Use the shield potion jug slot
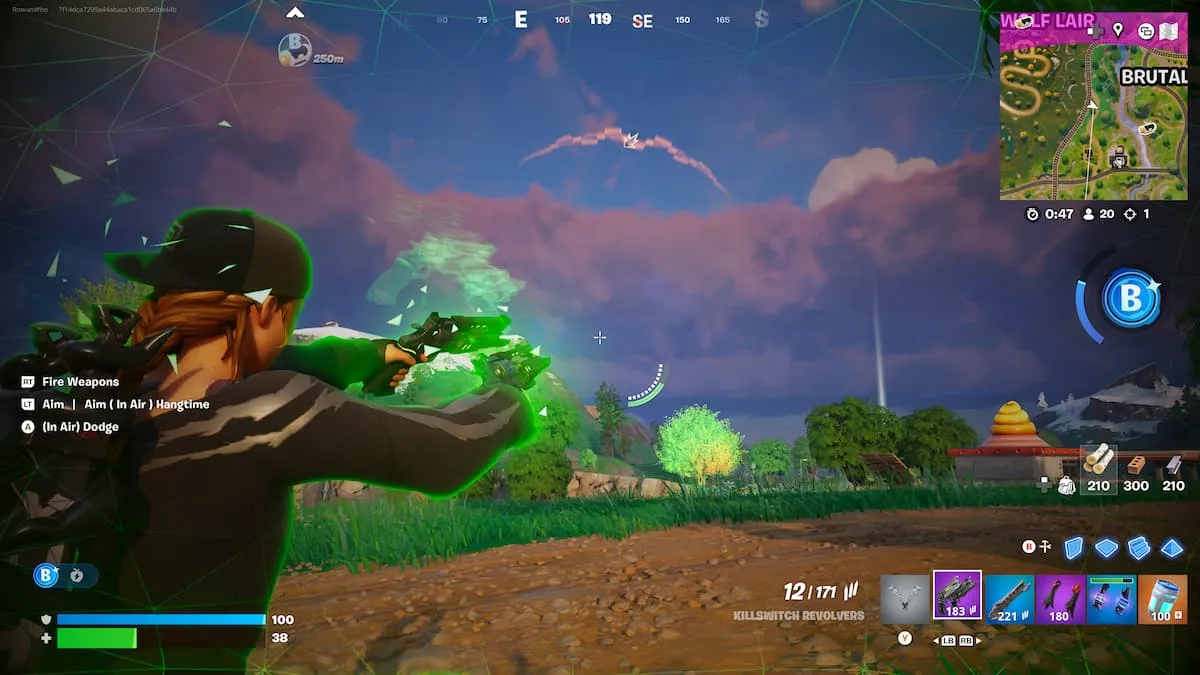 click(x=1162, y=599)
